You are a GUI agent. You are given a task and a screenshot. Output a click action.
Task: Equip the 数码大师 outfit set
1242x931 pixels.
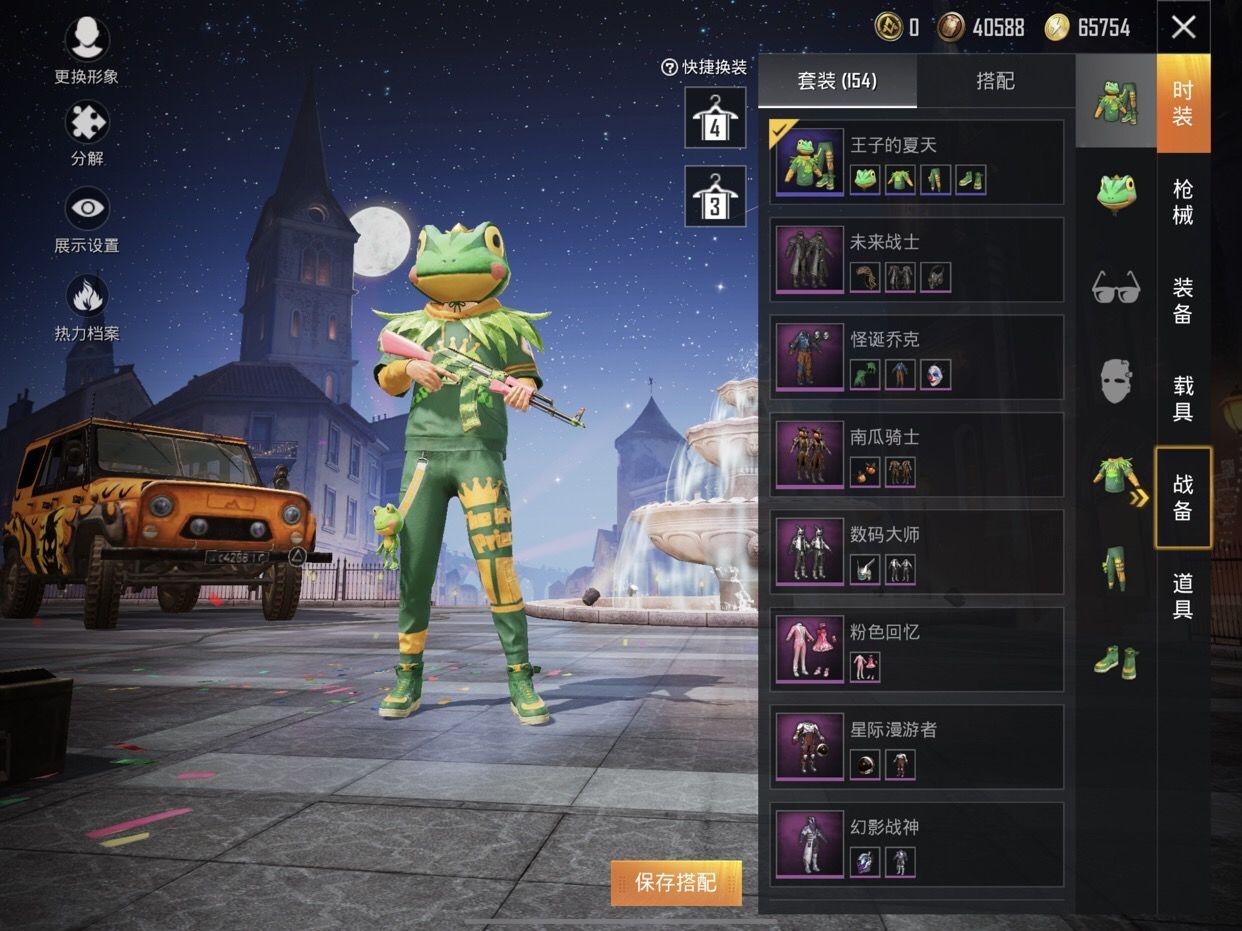tap(916, 551)
